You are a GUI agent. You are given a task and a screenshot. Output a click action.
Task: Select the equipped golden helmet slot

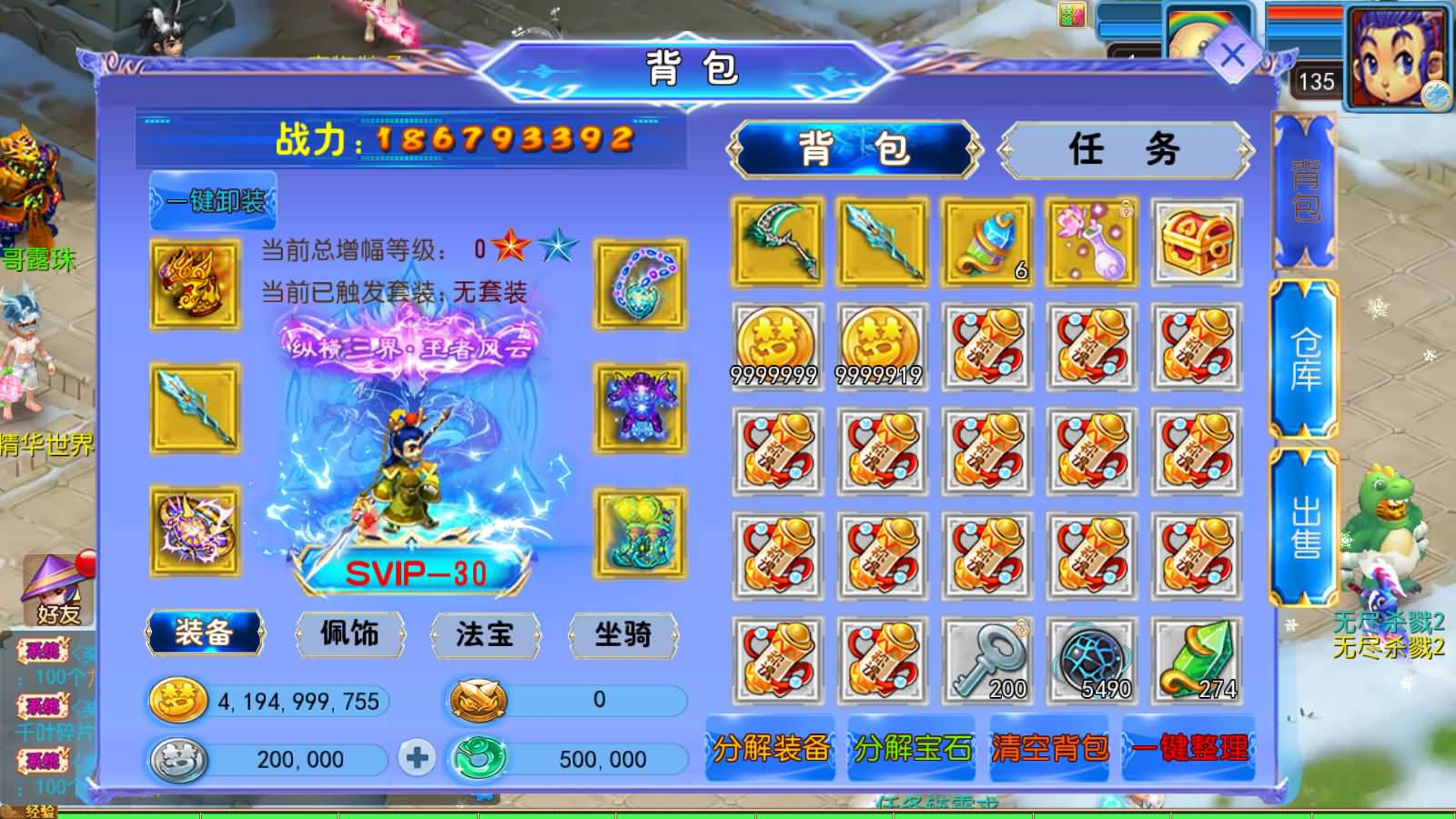[192, 282]
